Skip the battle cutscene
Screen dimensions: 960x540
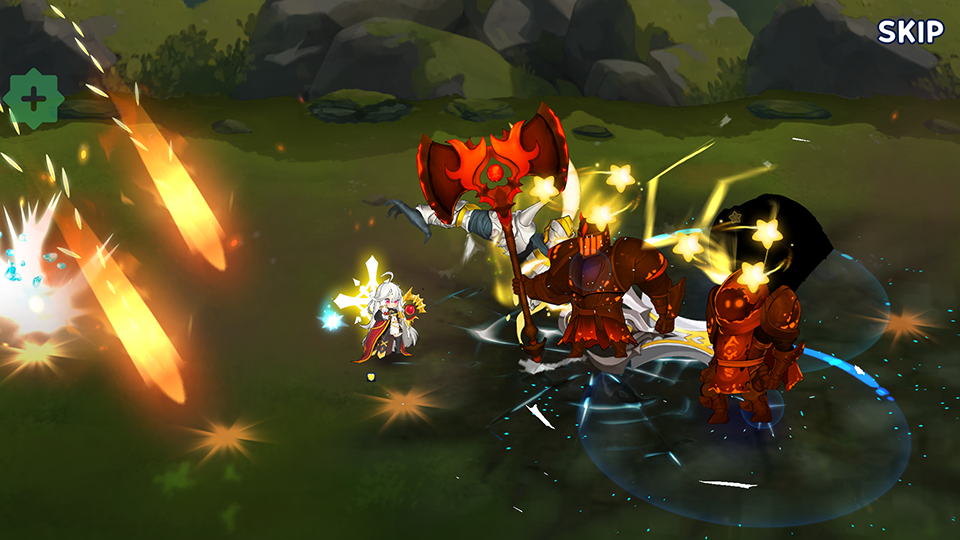(910, 32)
